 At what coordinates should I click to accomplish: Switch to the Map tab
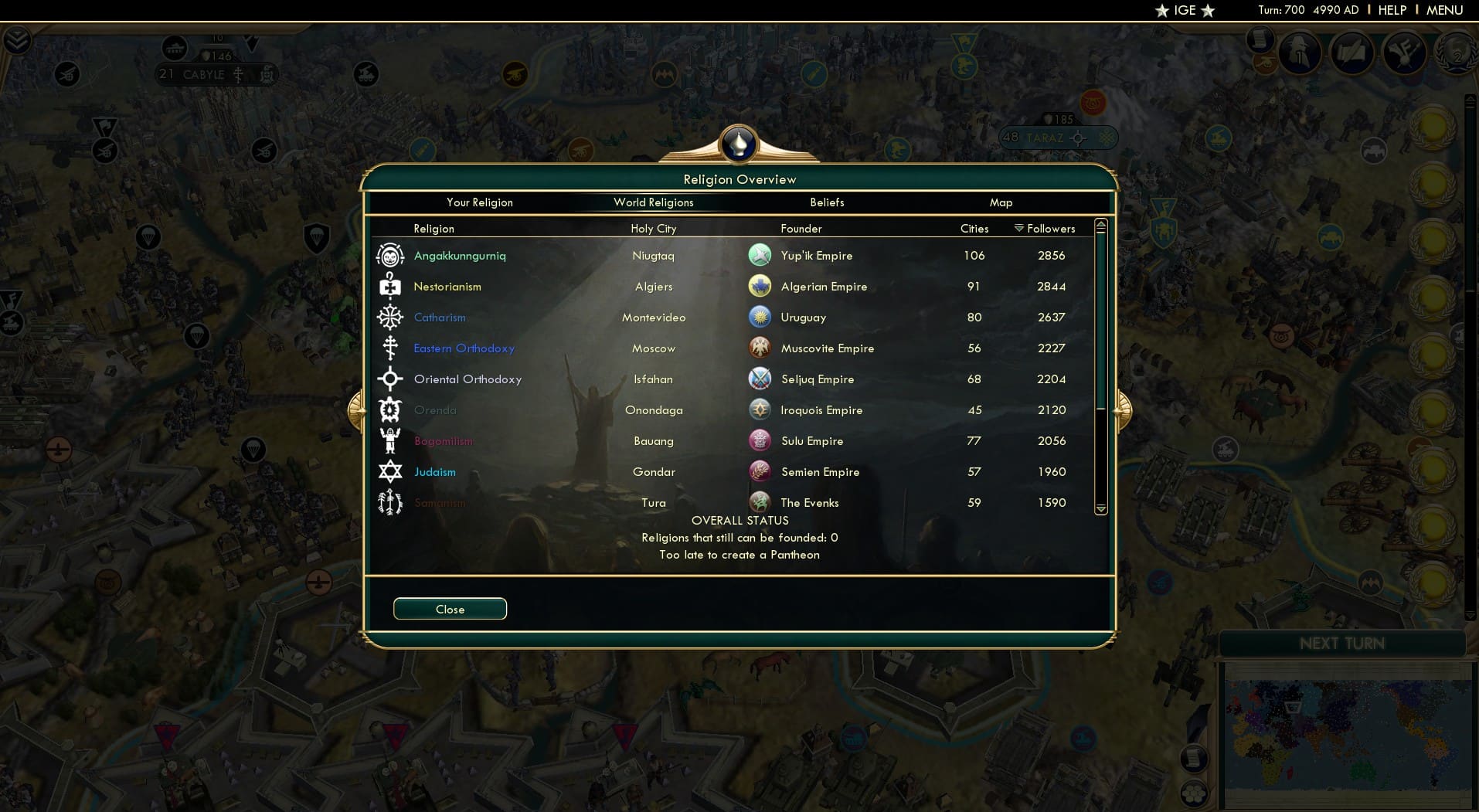click(1001, 202)
